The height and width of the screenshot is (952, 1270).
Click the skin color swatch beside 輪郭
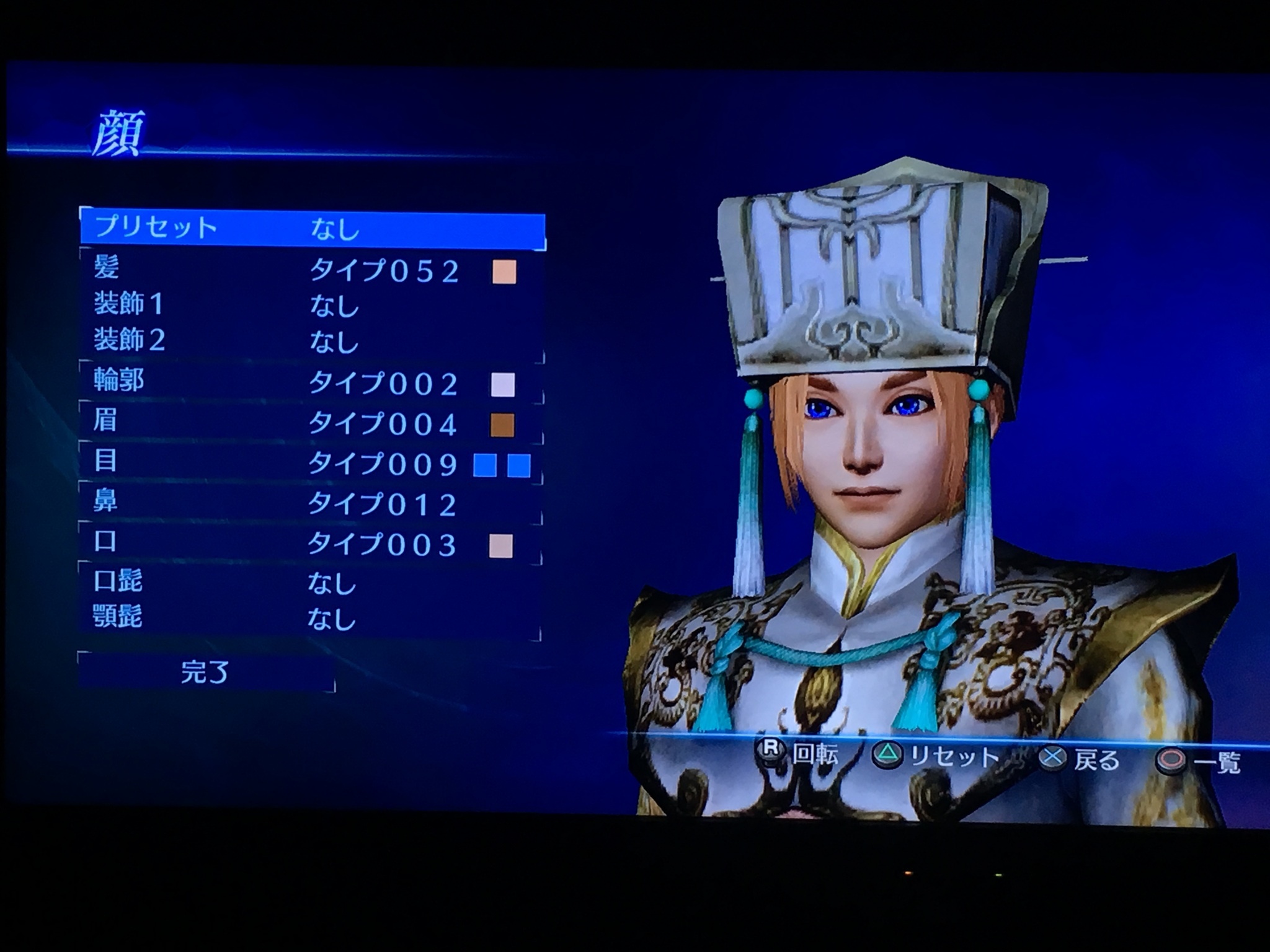tap(502, 385)
